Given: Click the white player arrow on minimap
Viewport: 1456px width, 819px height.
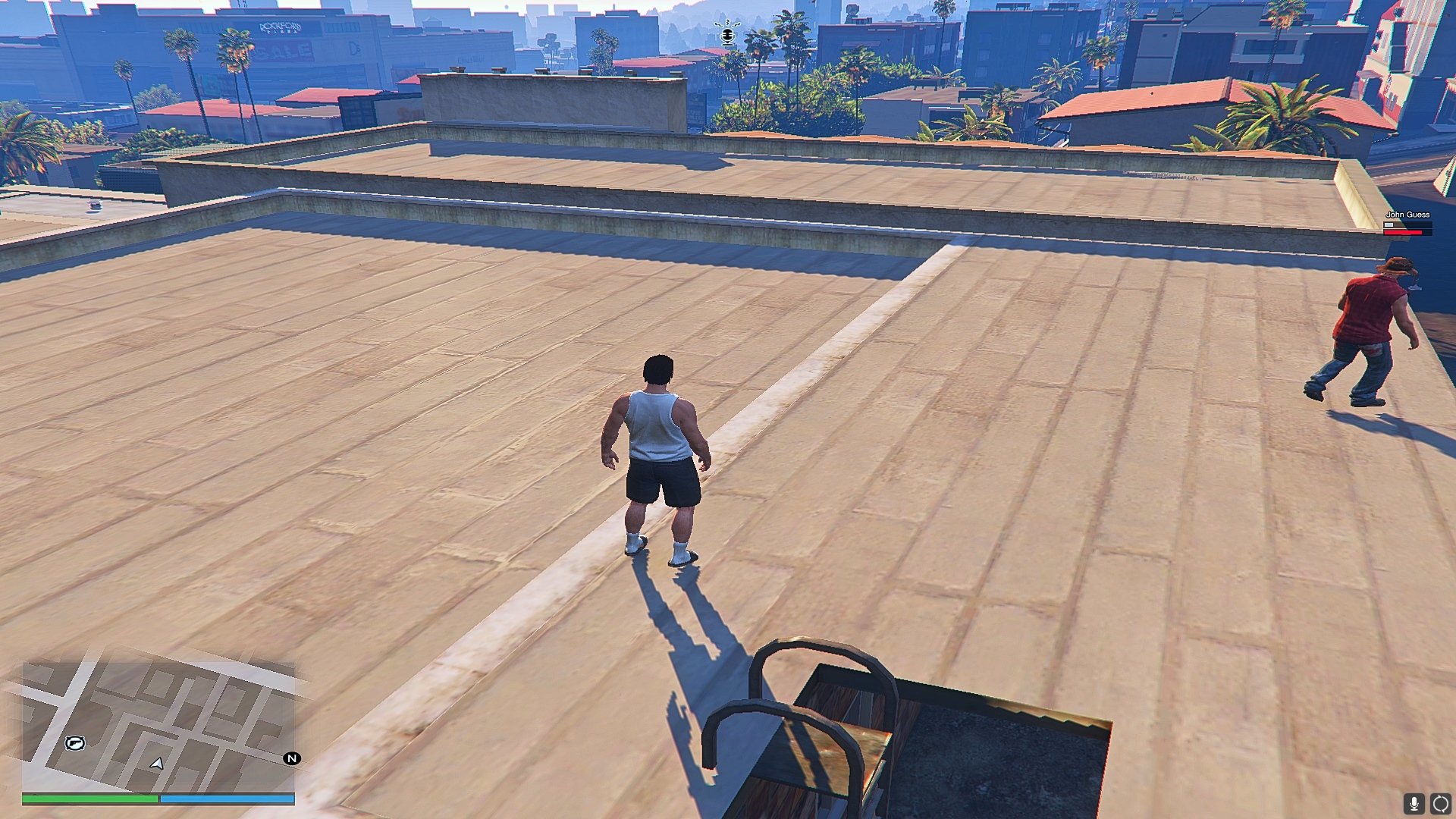Looking at the screenshot, I should (157, 764).
